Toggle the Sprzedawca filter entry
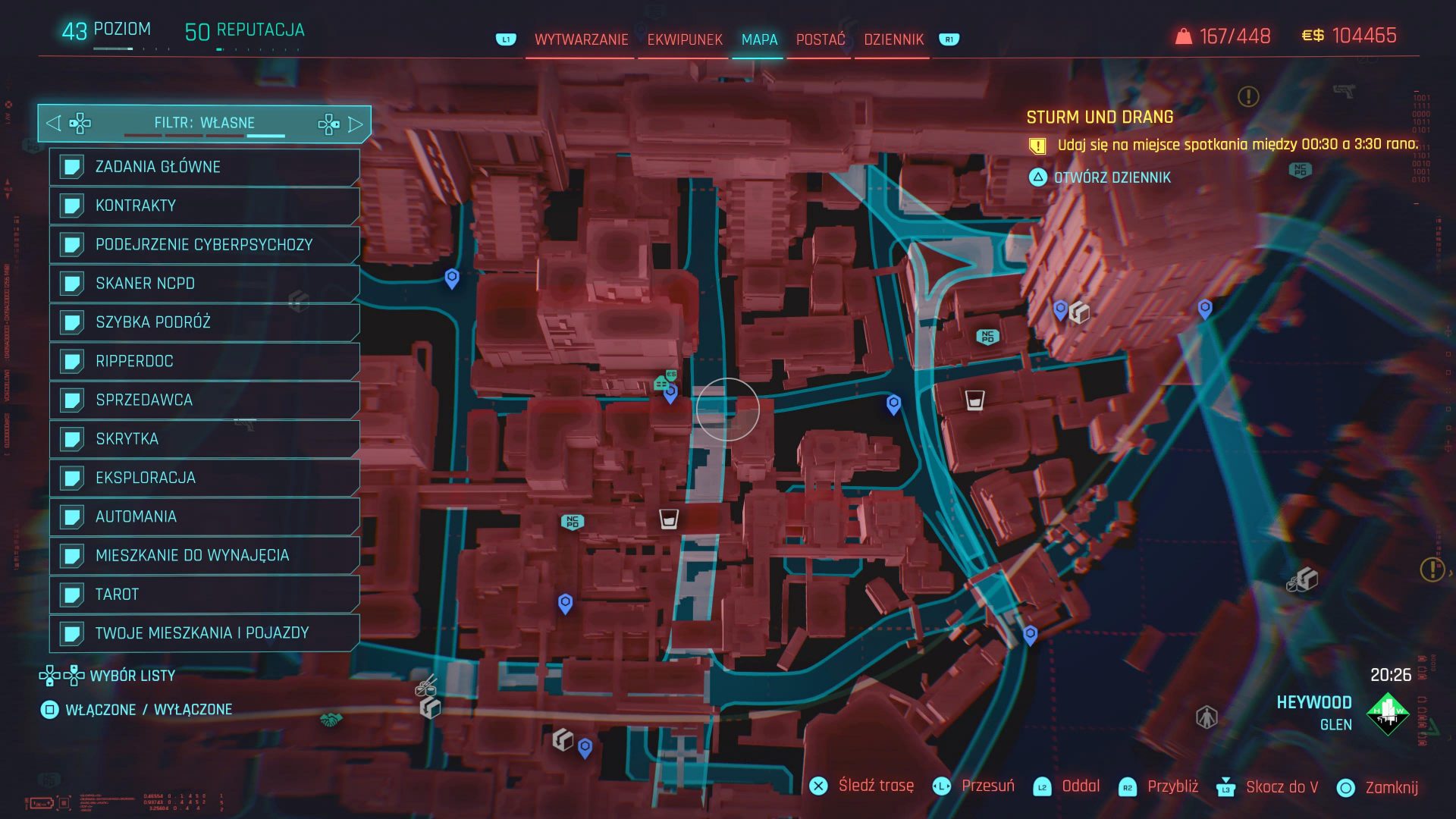Viewport: 1456px width, 819px height. tap(204, 400)
